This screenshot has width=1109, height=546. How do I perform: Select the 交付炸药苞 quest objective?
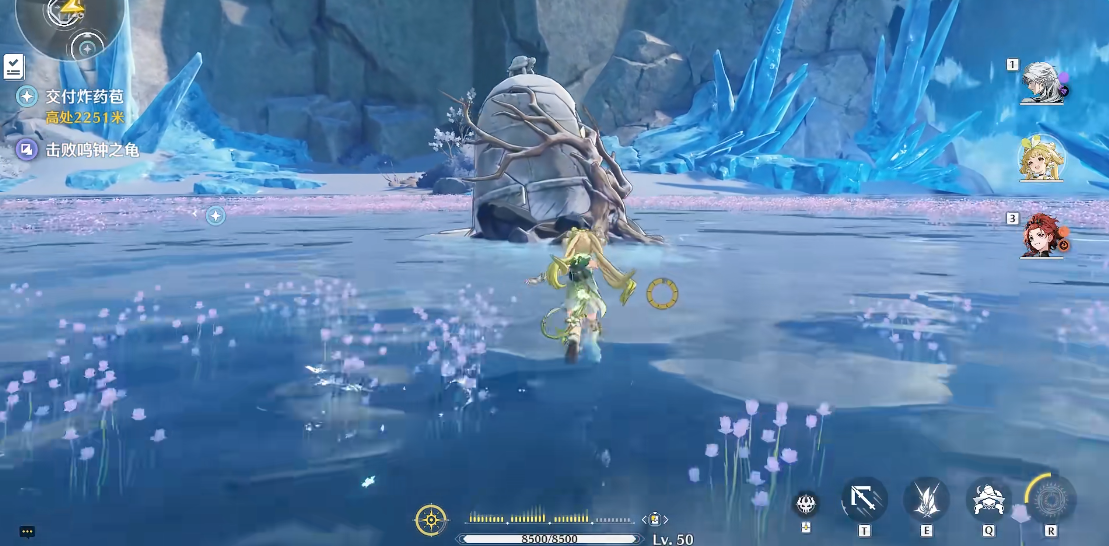(x=84, y=97)
